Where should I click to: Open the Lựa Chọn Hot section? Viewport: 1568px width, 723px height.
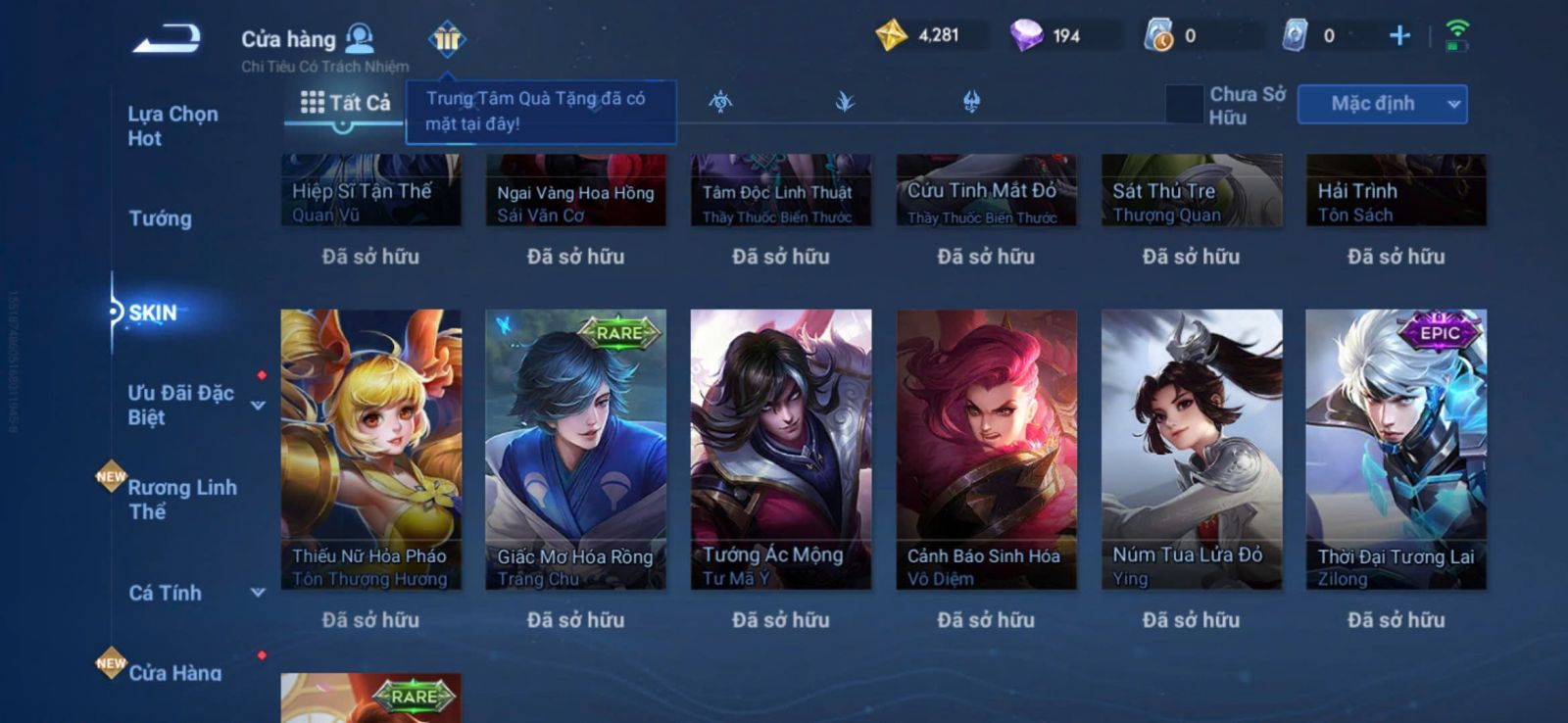click(x=172, y=126)
